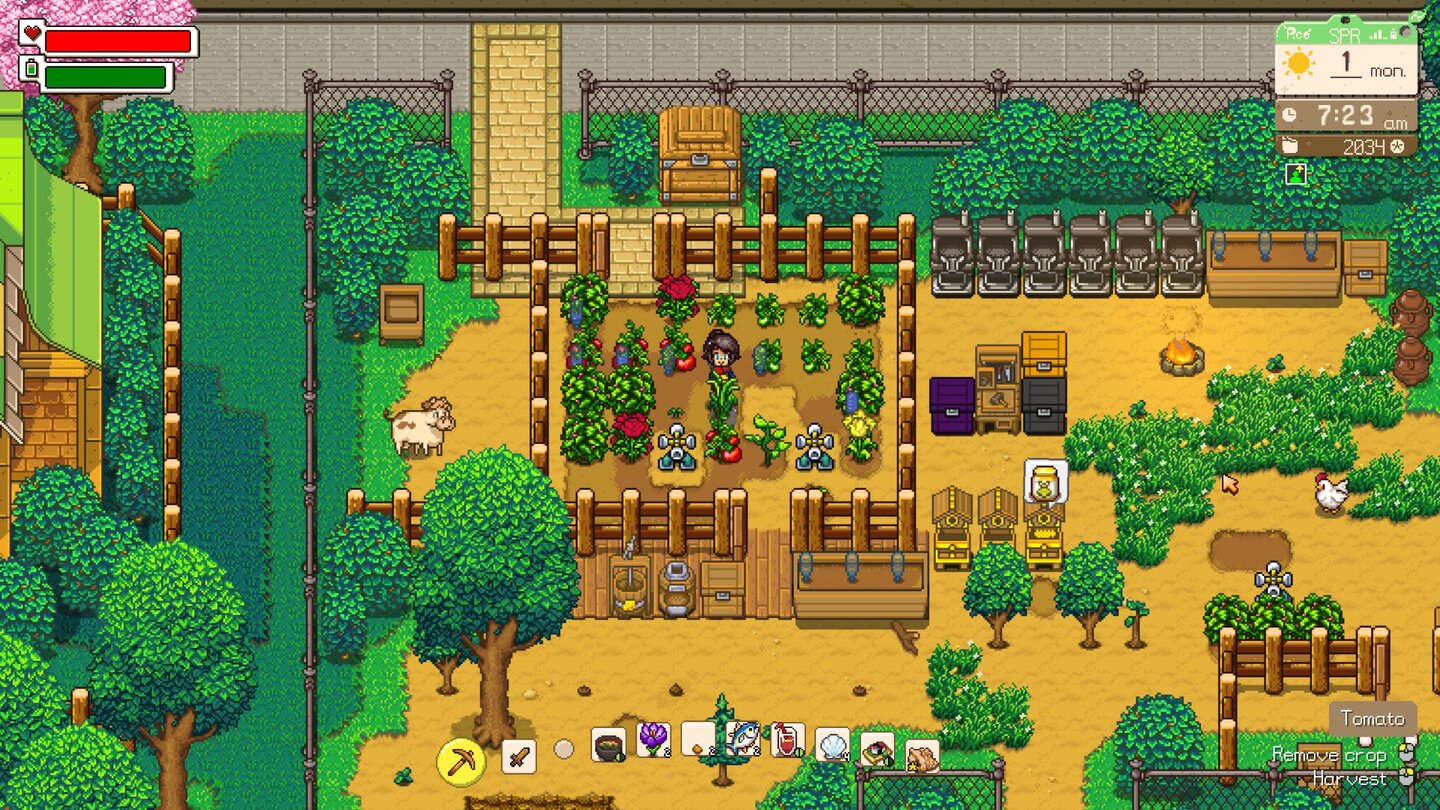Click the clock icon beside the time
This screenshot has width=1440, height=810.
click(1289, 113)
